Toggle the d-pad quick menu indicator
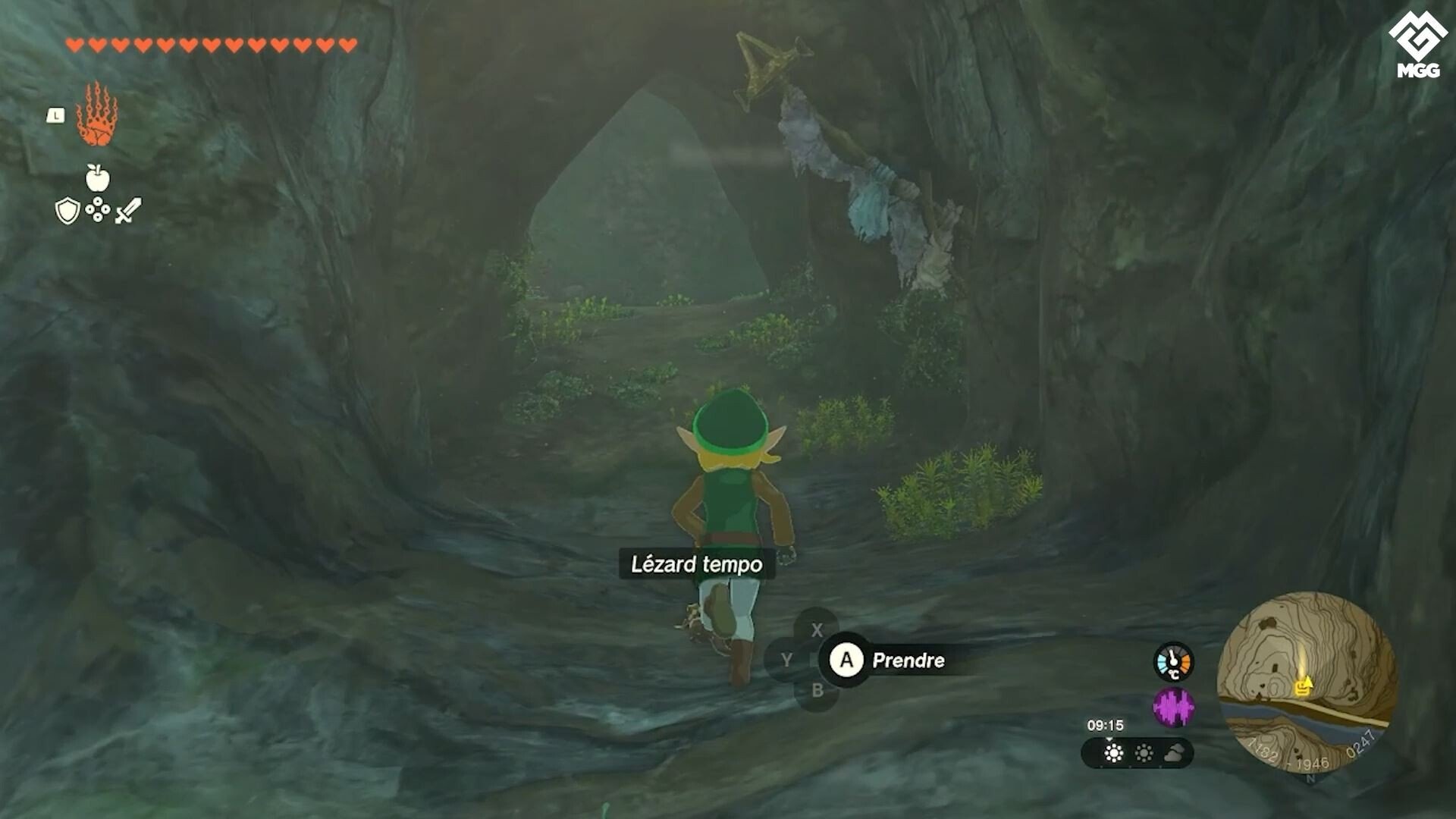 97,211
